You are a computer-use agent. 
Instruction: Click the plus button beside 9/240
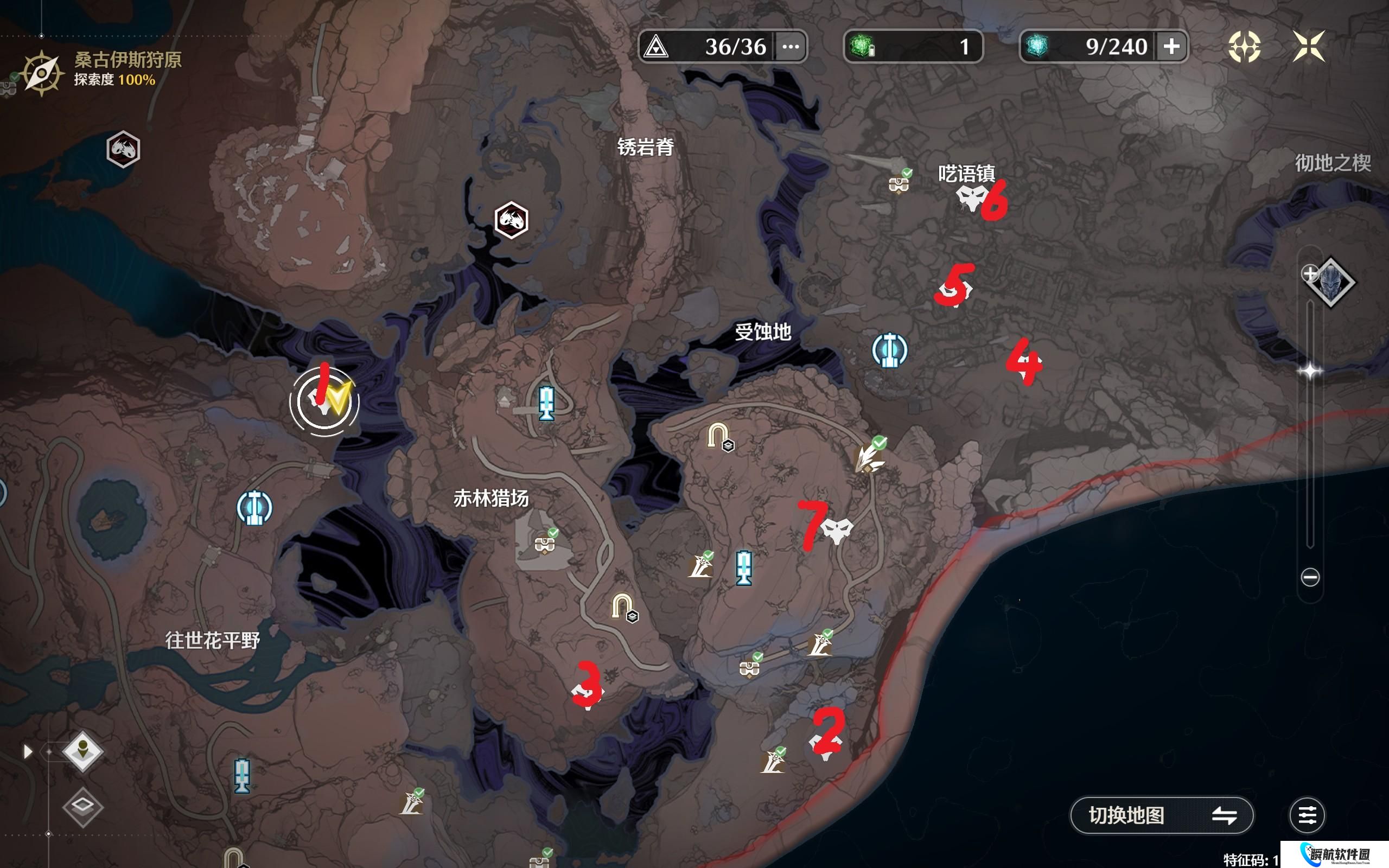point(1171,46)
